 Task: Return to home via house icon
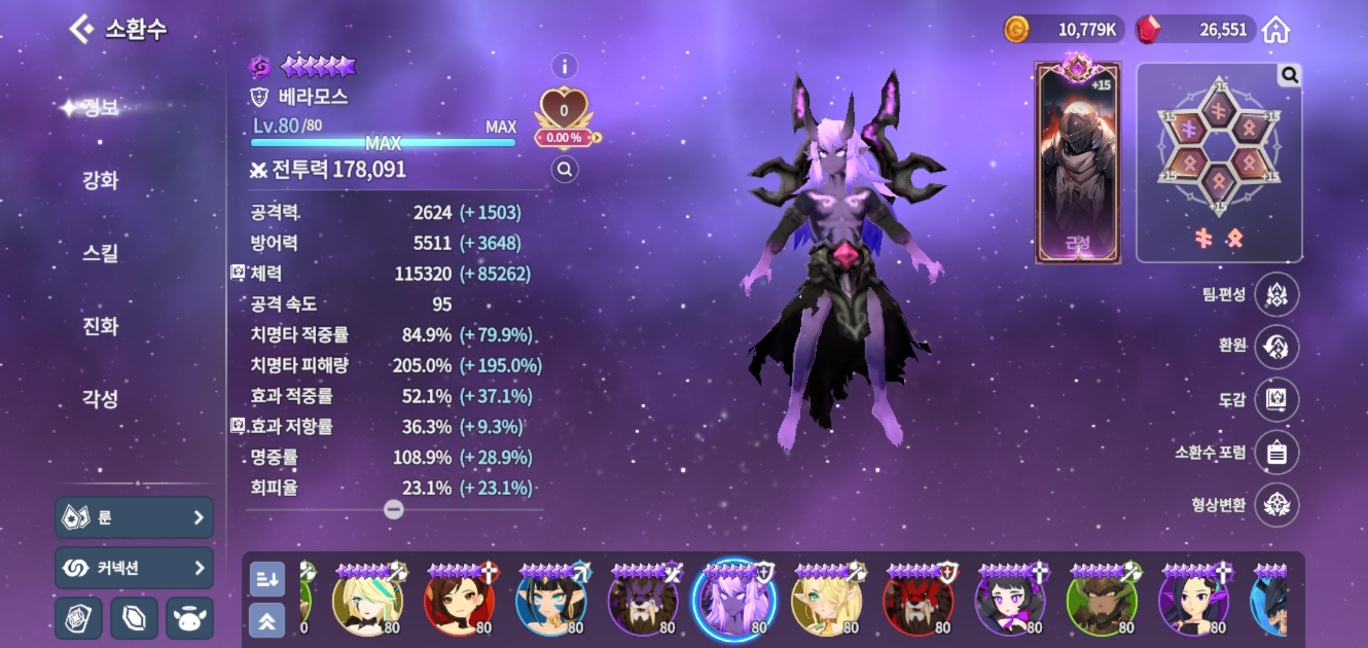click(1275, 30)
